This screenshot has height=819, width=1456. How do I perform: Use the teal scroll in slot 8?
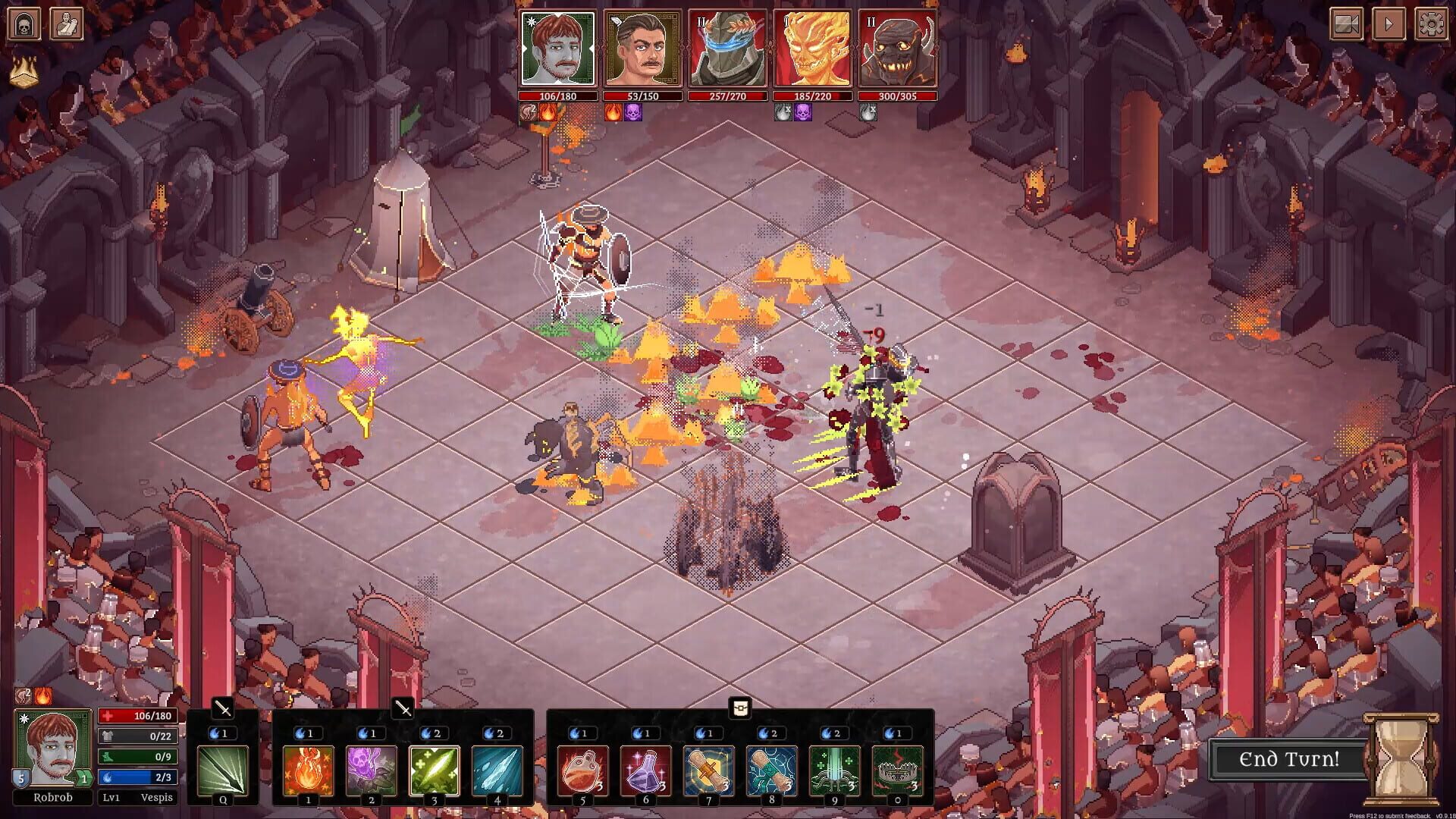tap(772, 770)
